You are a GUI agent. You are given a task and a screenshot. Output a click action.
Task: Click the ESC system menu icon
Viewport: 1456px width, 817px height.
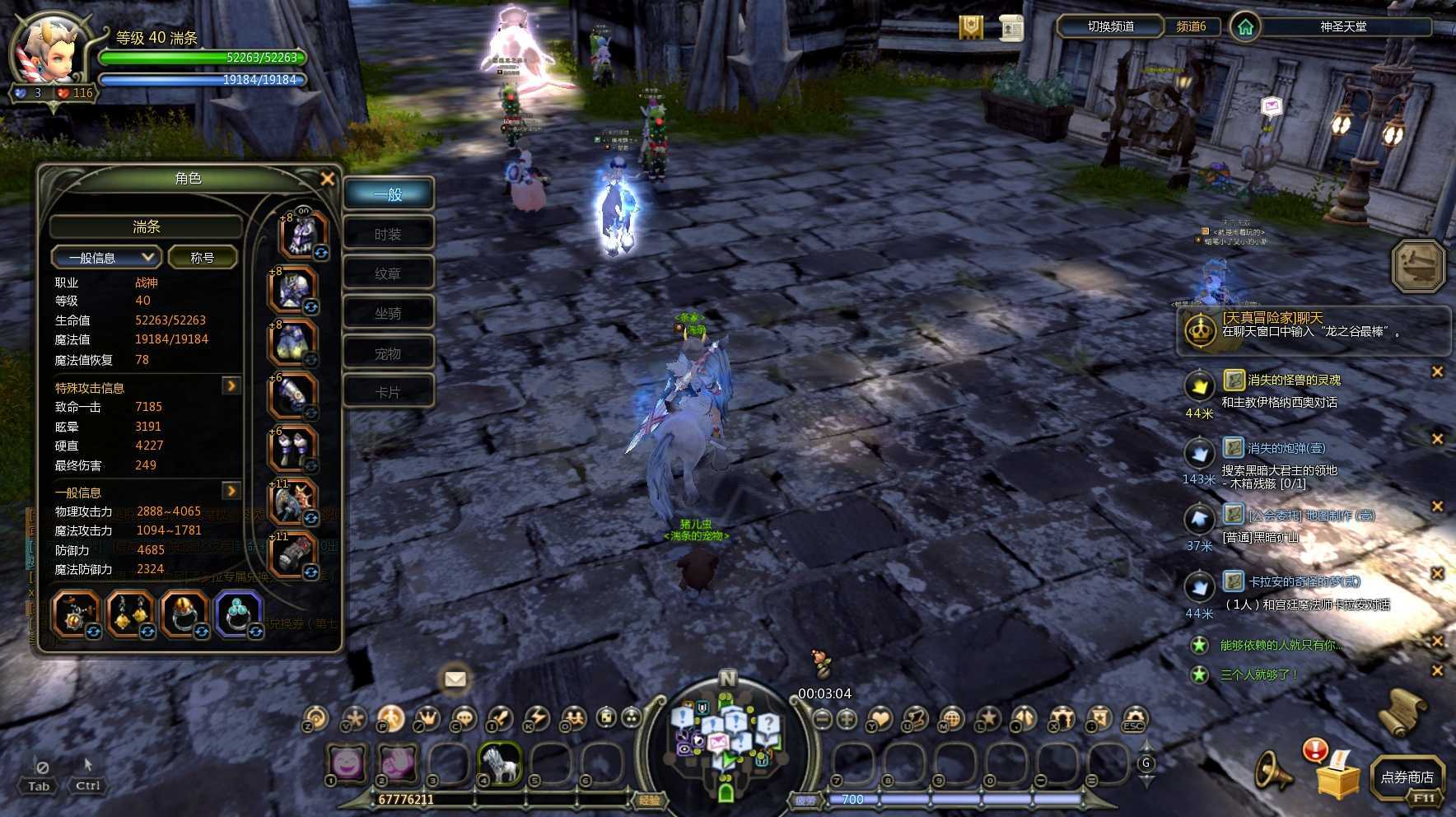click(1134, 719)
